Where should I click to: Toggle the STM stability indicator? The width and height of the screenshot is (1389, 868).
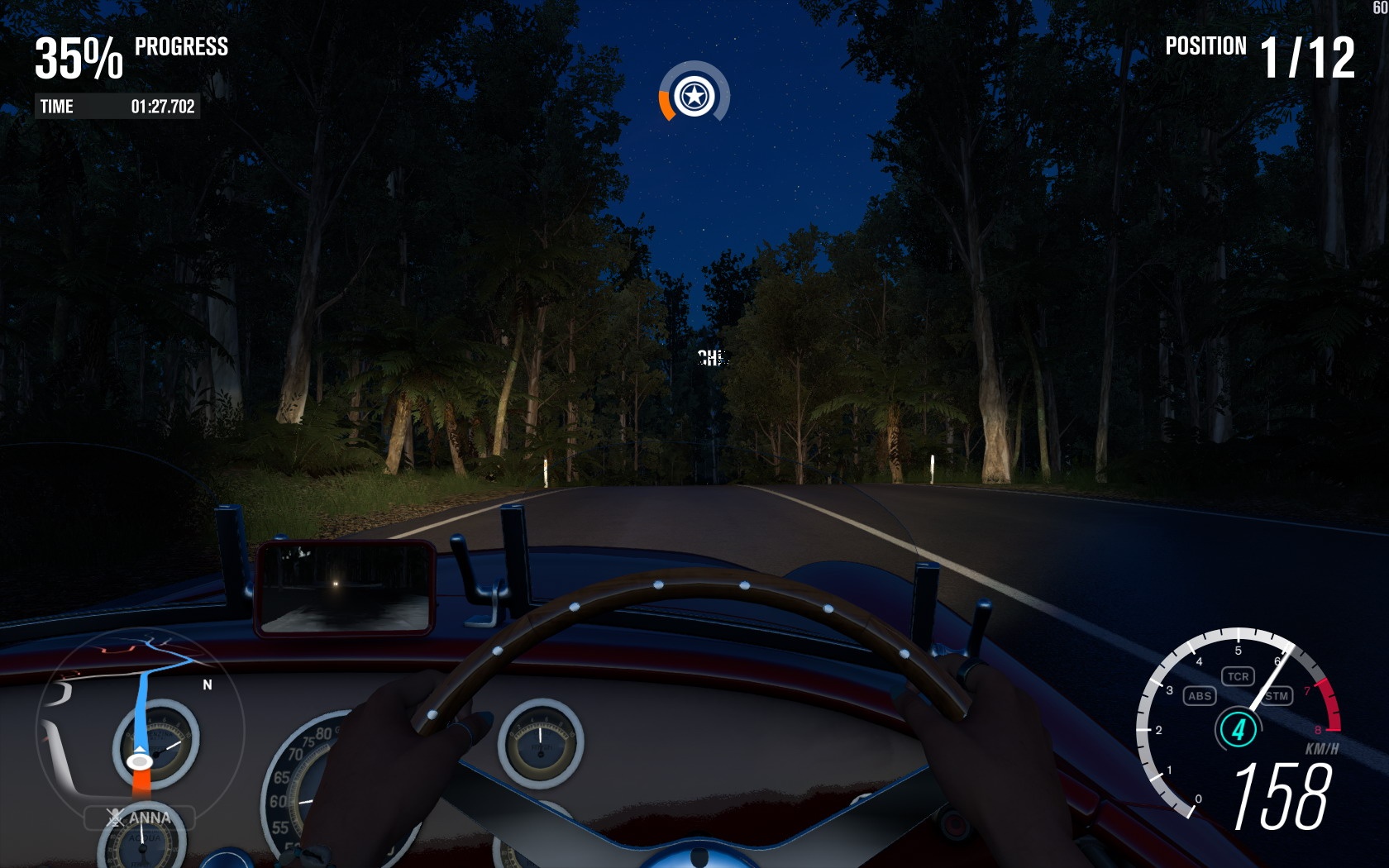coord(1277,696)
